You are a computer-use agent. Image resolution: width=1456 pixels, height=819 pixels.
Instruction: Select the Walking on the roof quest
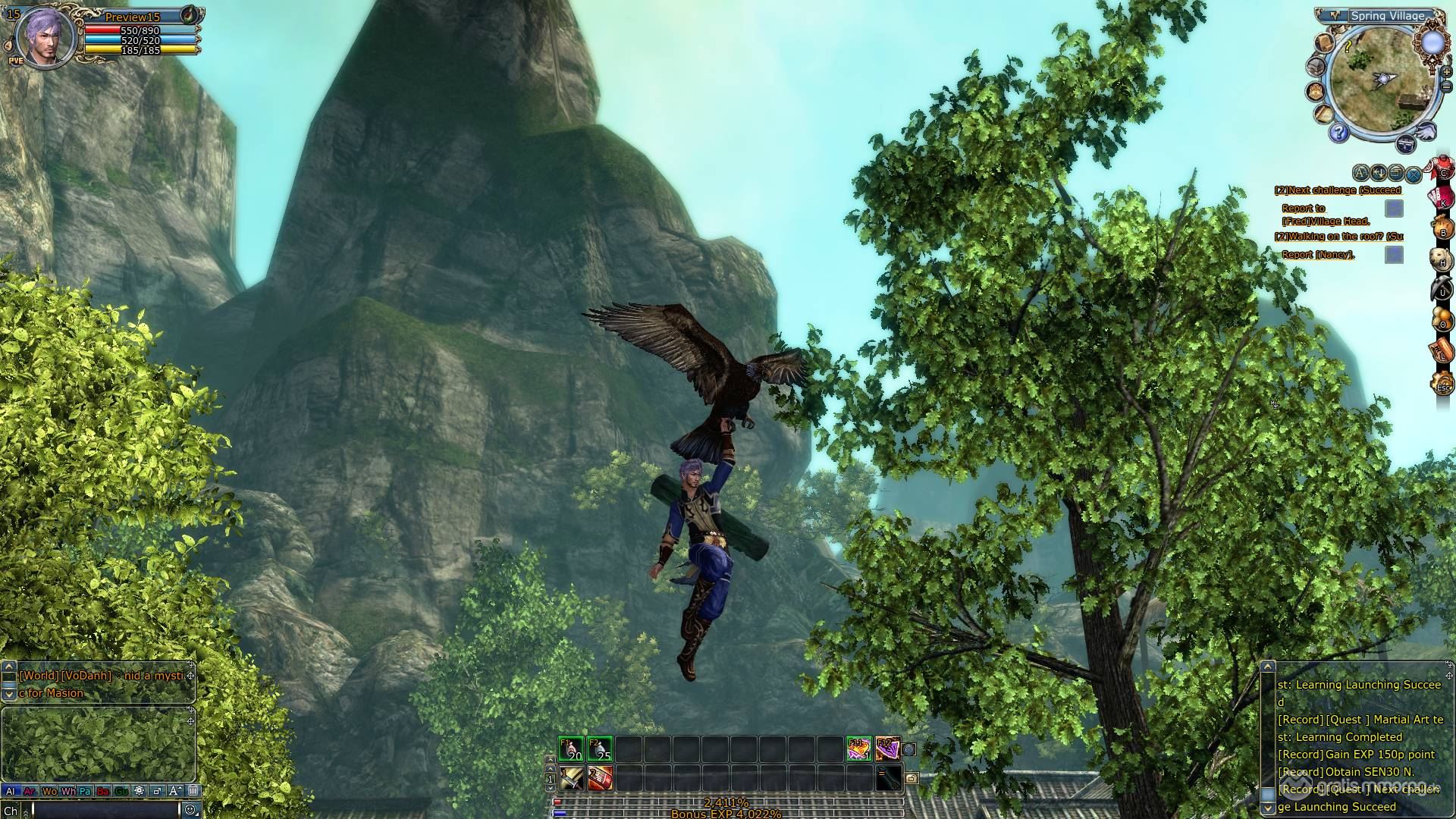click(1338, 237)
